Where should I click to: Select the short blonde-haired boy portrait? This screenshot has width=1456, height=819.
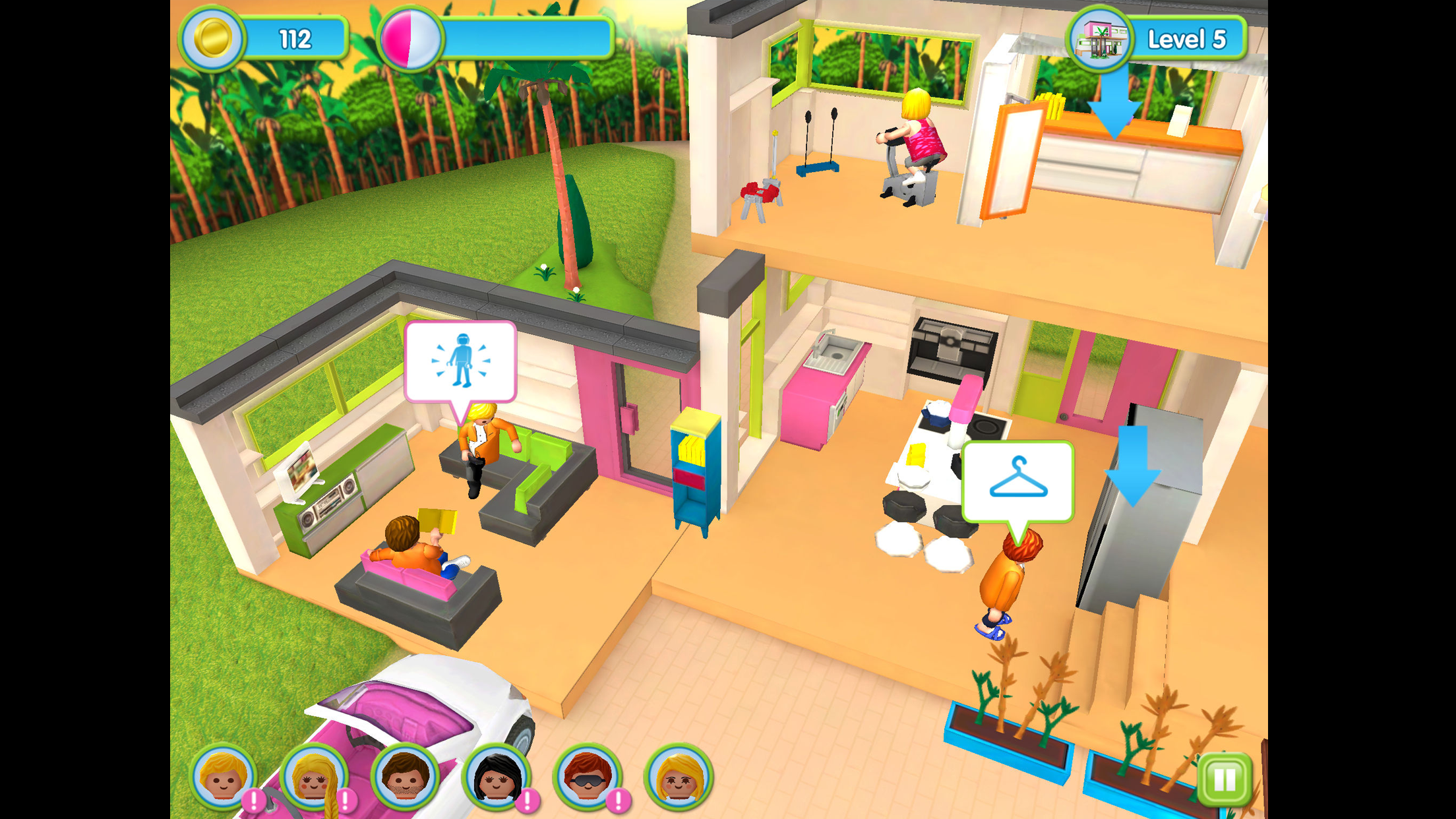[223, 777]
